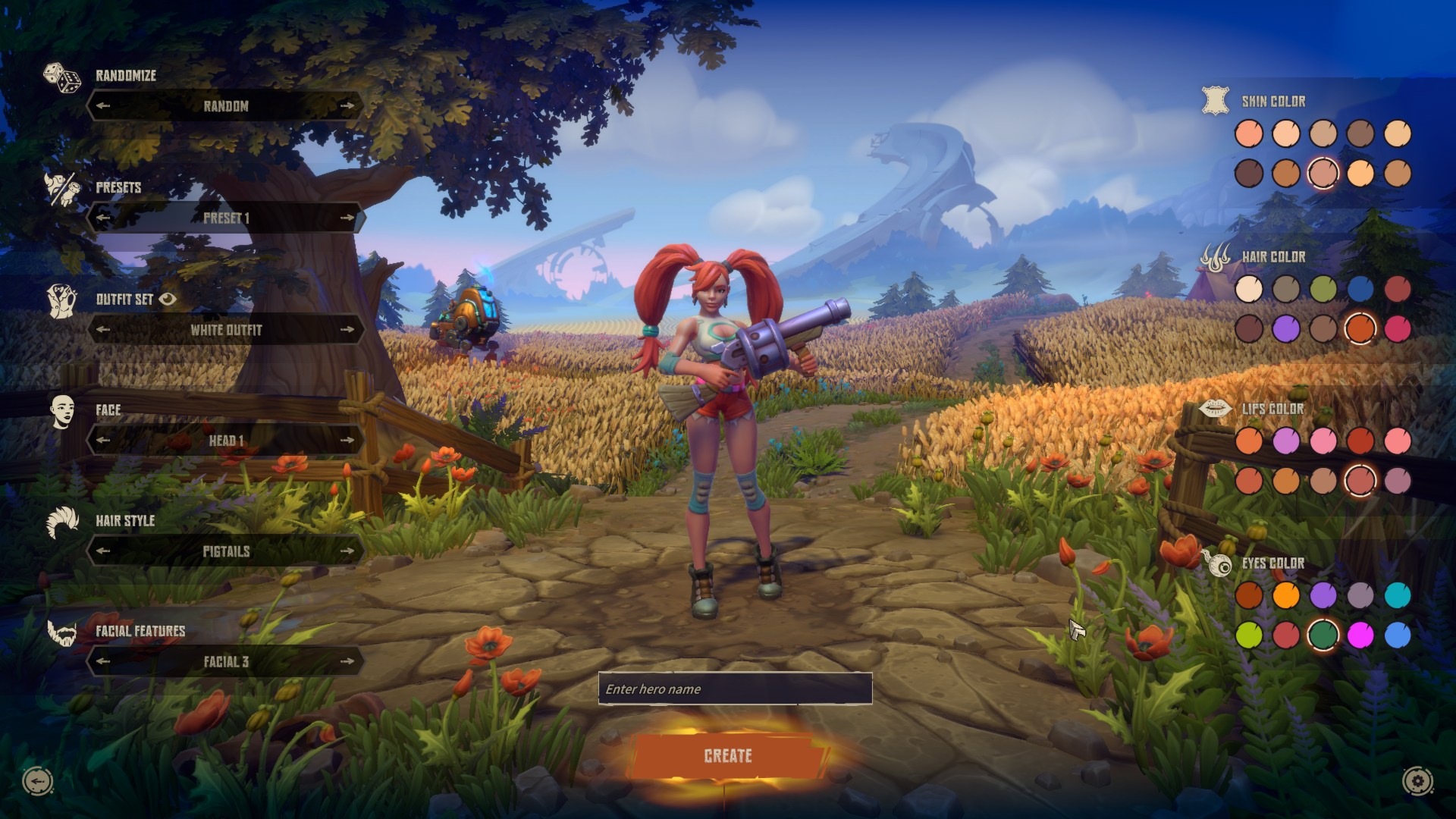
Task: Pick the teal eyes color swatch
Action: 1398,595
